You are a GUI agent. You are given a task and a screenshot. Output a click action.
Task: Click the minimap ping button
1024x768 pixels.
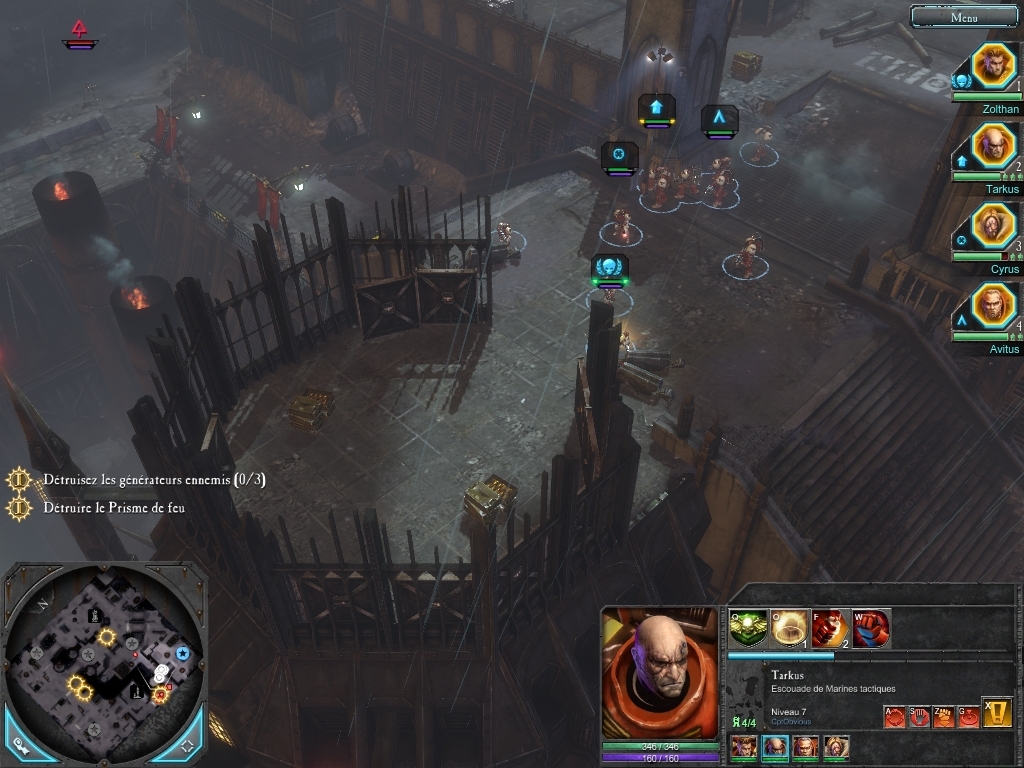(x=20, y=745)
